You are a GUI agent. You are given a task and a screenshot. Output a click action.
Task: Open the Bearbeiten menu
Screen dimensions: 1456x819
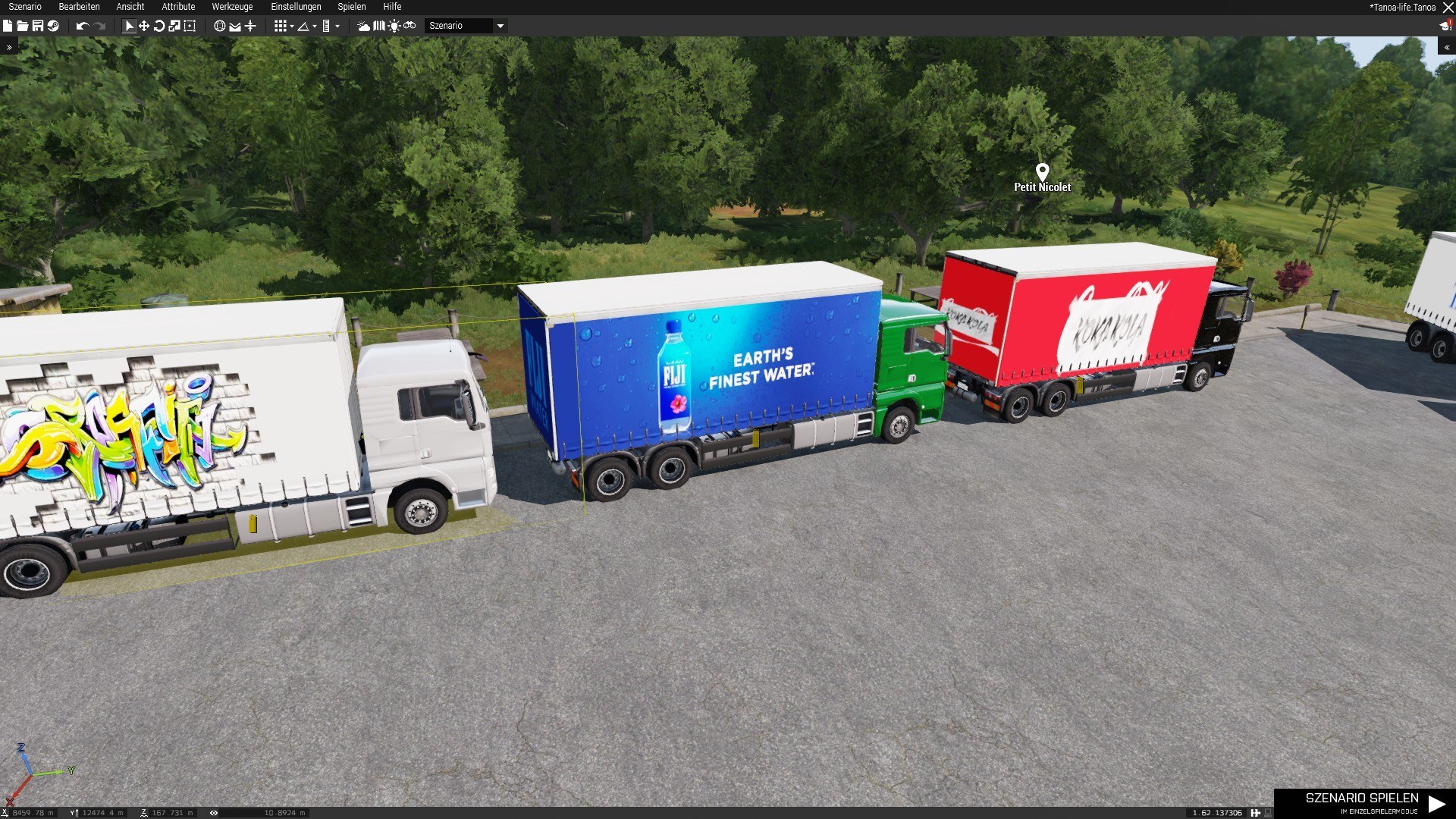pyautogui.click(x=79, y=7)
